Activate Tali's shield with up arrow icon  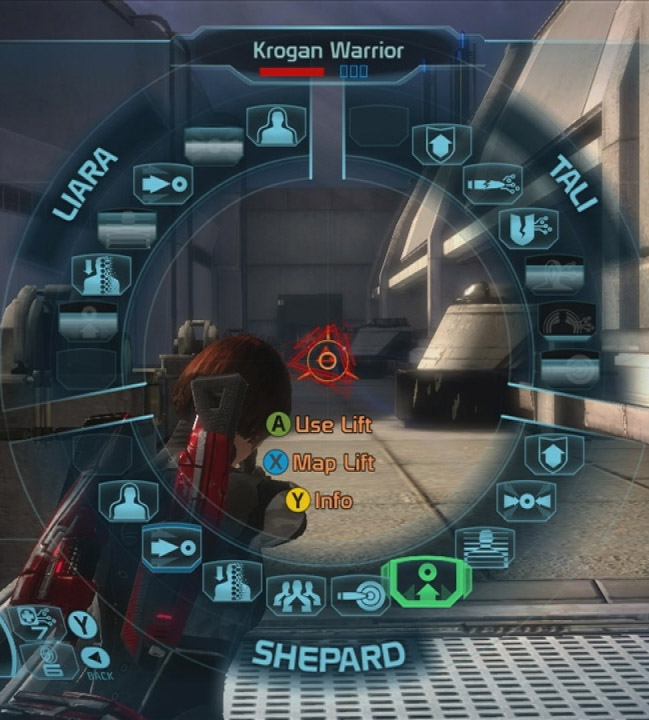click(441, 144)
